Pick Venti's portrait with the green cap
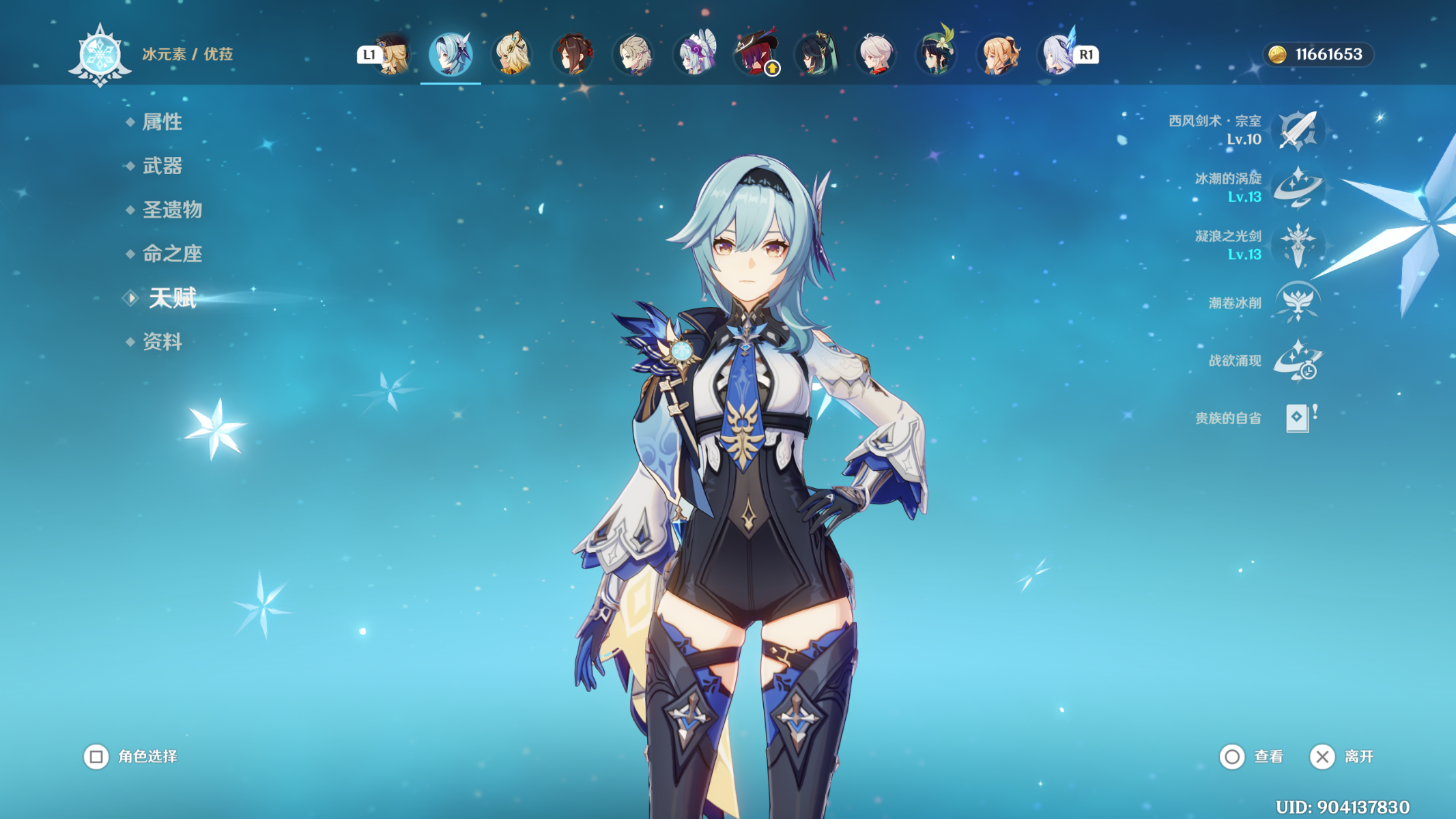Image resolution: width=1456 pixels, height=819 pixels. point(937,55)
